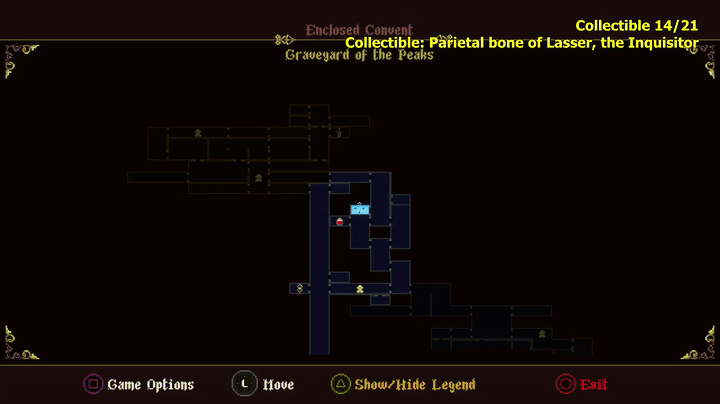The image size is (720, 404).
Task: Pick the diamond marker at the corridor's end
Action: coord(299,289)
